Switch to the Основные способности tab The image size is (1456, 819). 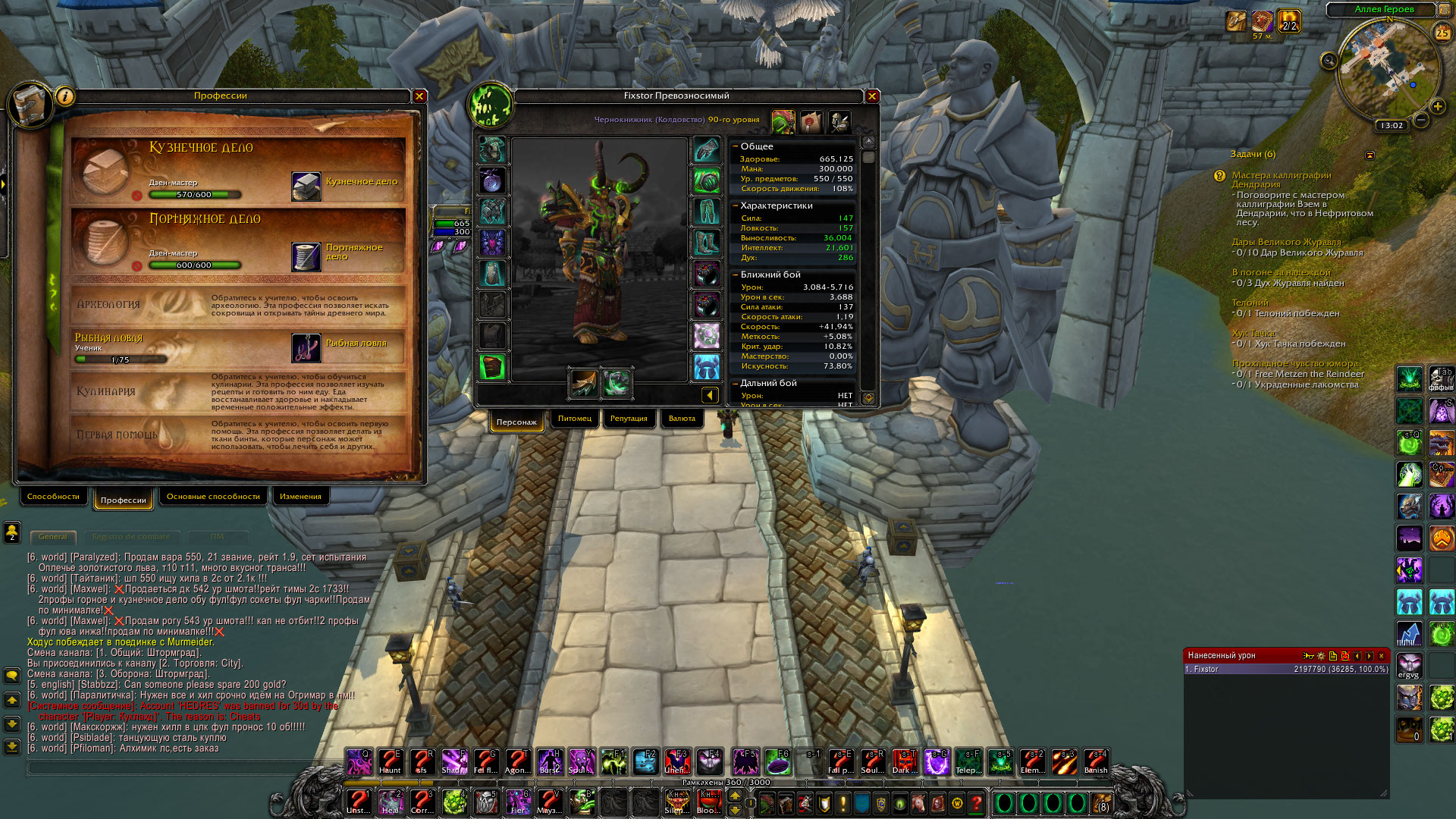tap(213, 497)
